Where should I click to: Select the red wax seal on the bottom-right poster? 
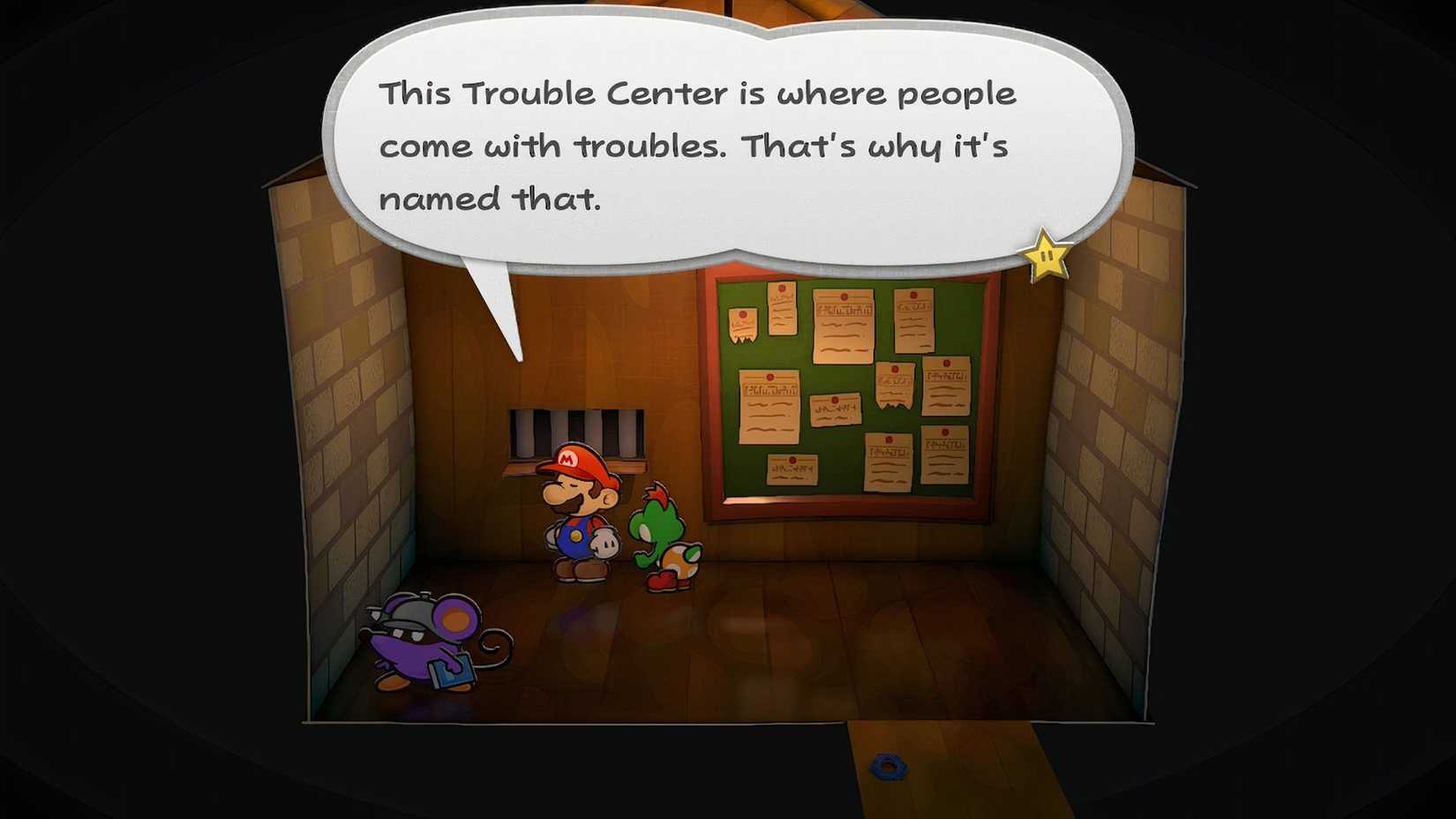pyautogui.click(x=945, y=432)
